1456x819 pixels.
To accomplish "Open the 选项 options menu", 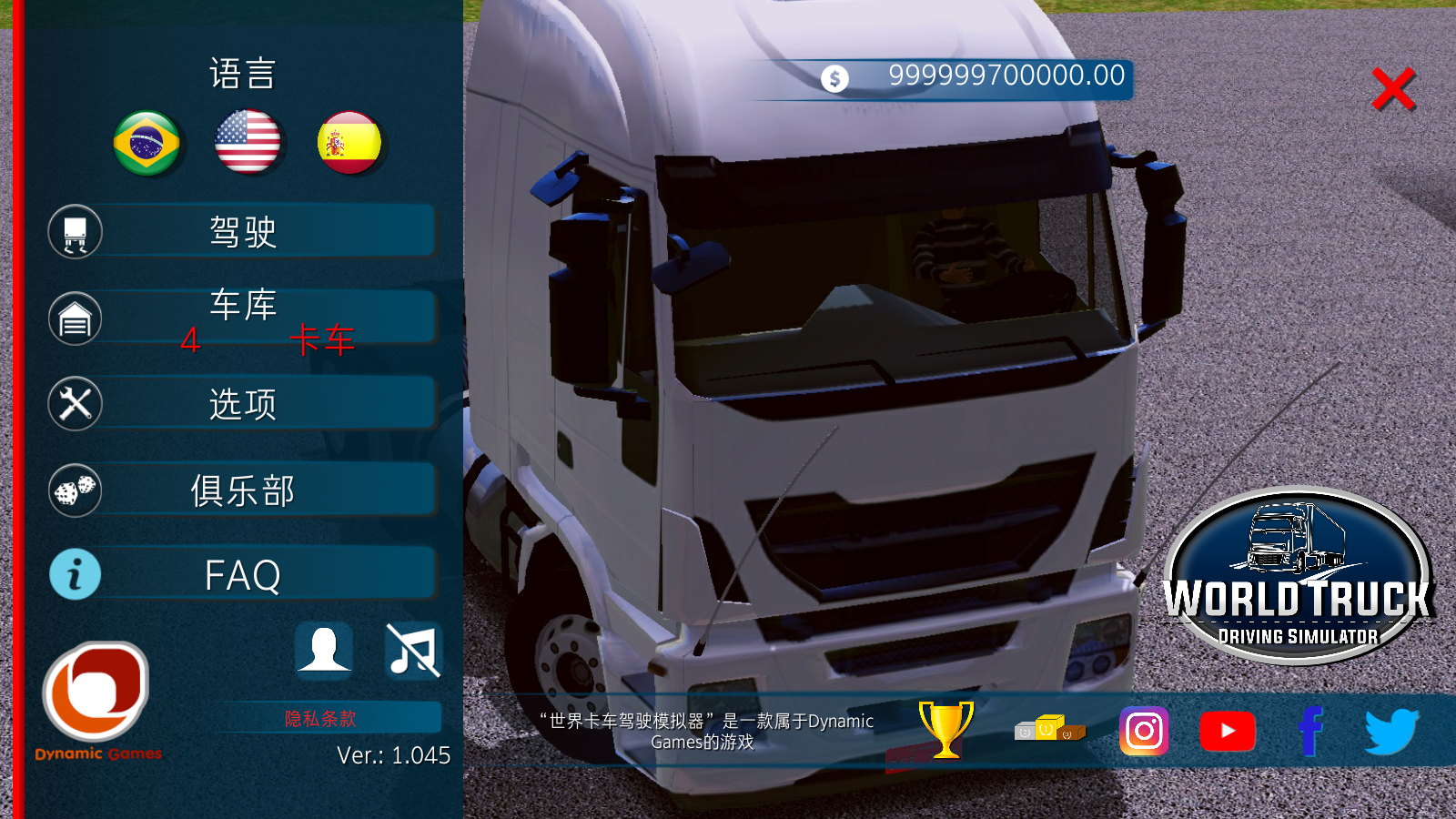I will (x=244, y=403).
